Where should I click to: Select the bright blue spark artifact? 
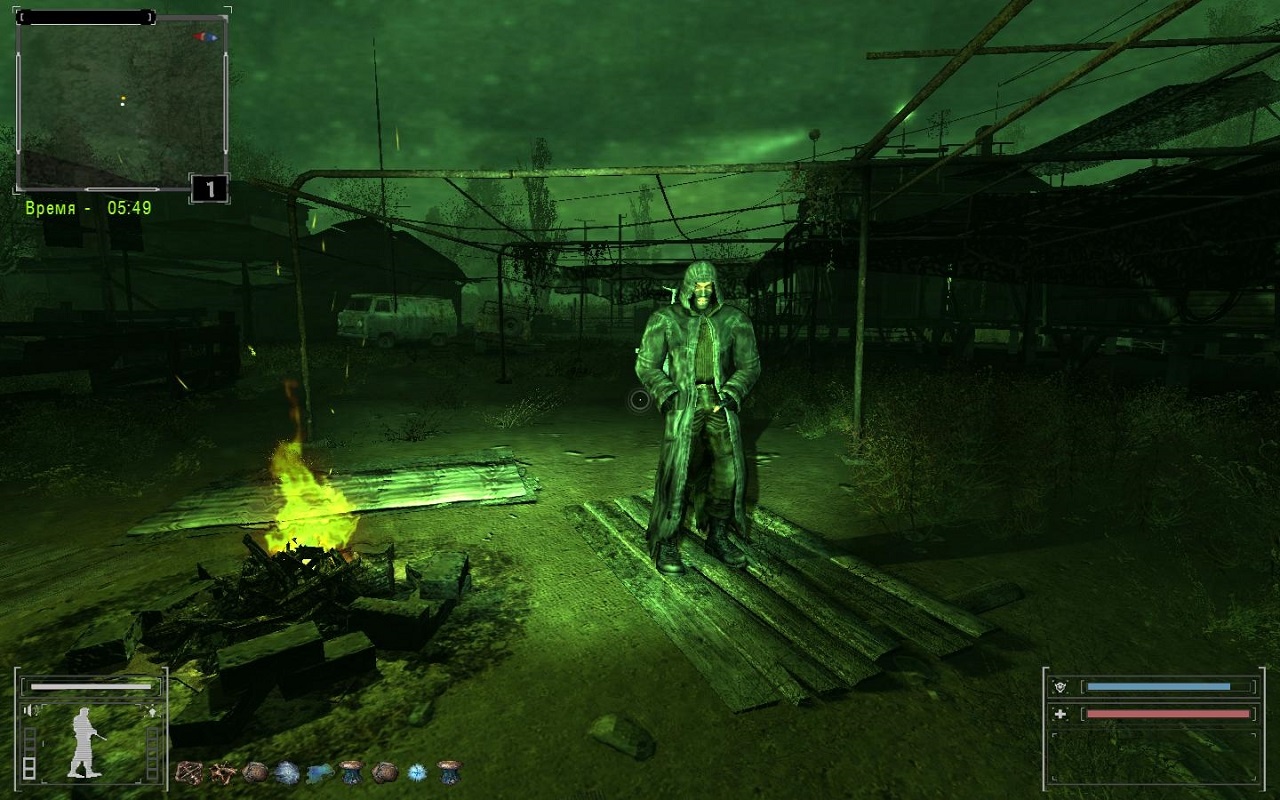tap(416, 772)
